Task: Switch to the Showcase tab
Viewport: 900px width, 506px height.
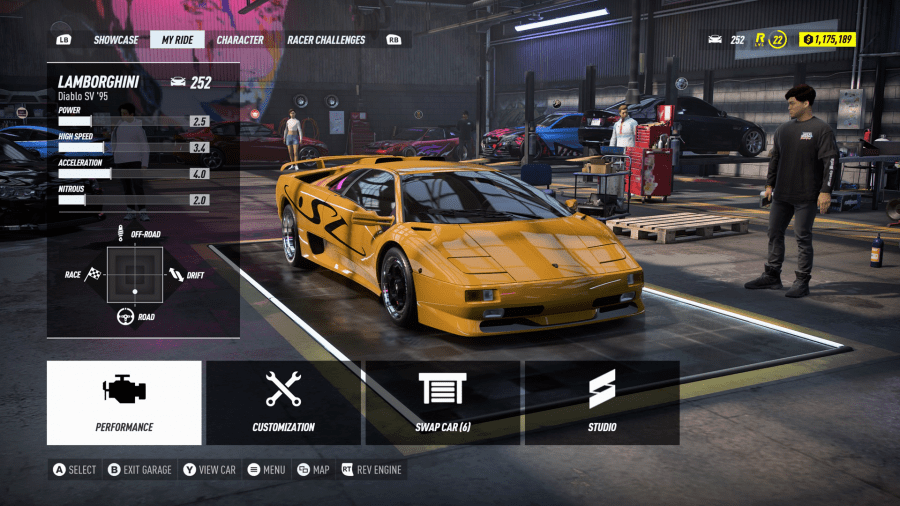Action: [116, 40]
